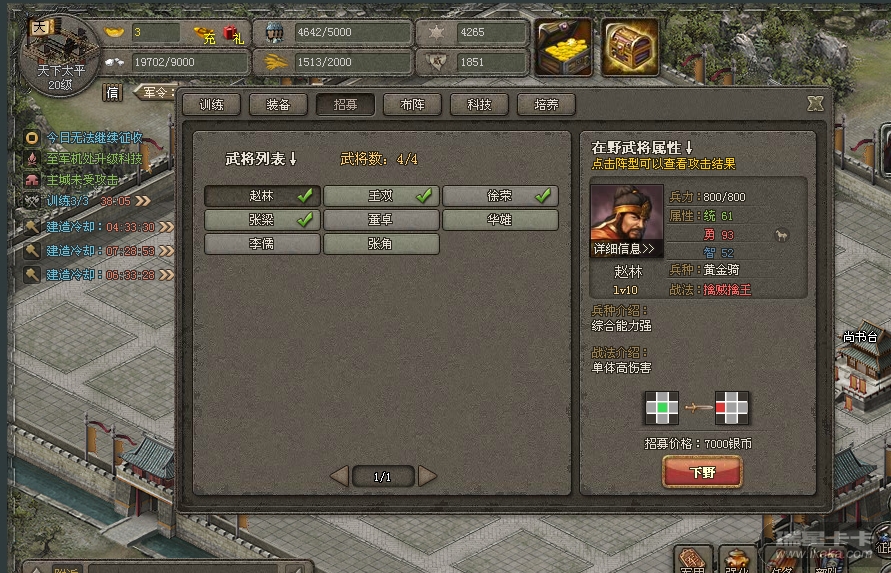Select general 赵林 from the list
The height and width of the screenshot is (573, 891).
pyautogui.click(x=262, y=196)
